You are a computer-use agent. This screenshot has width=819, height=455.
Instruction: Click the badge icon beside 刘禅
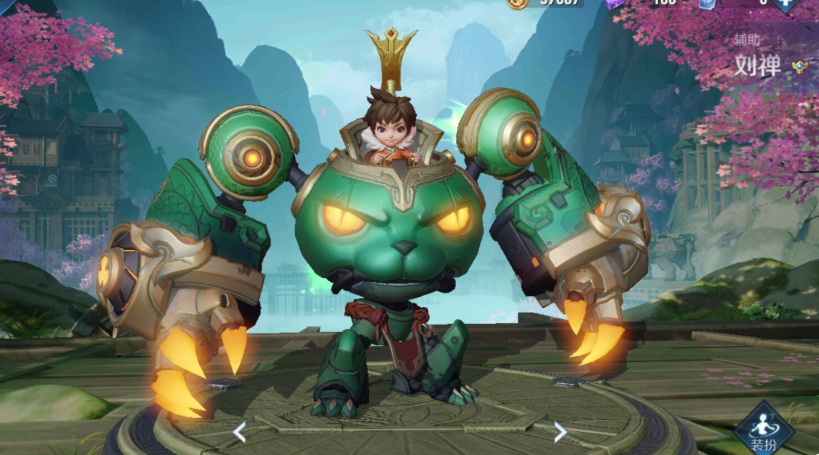(799, 67)
